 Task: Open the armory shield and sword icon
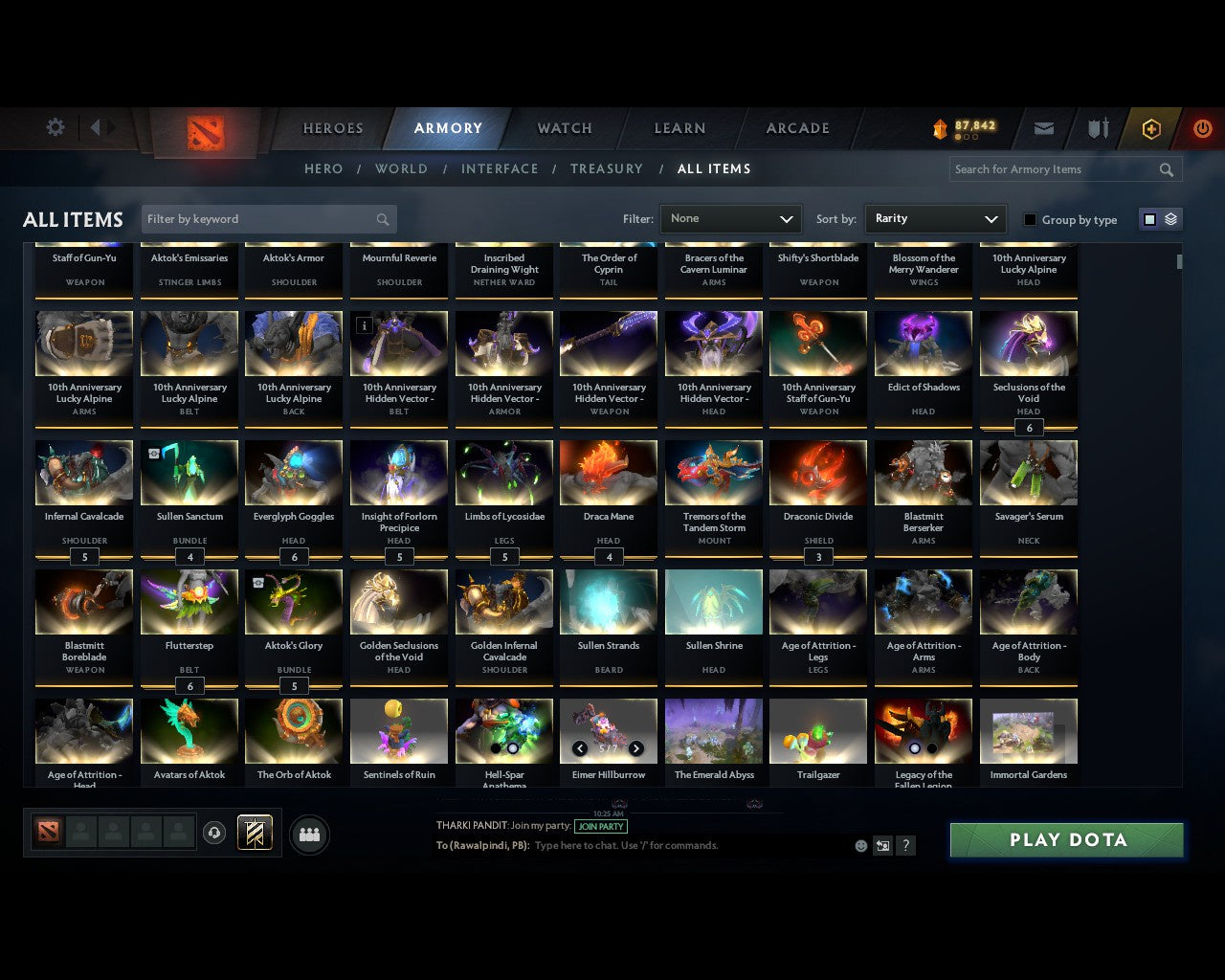coord(1097,128)
